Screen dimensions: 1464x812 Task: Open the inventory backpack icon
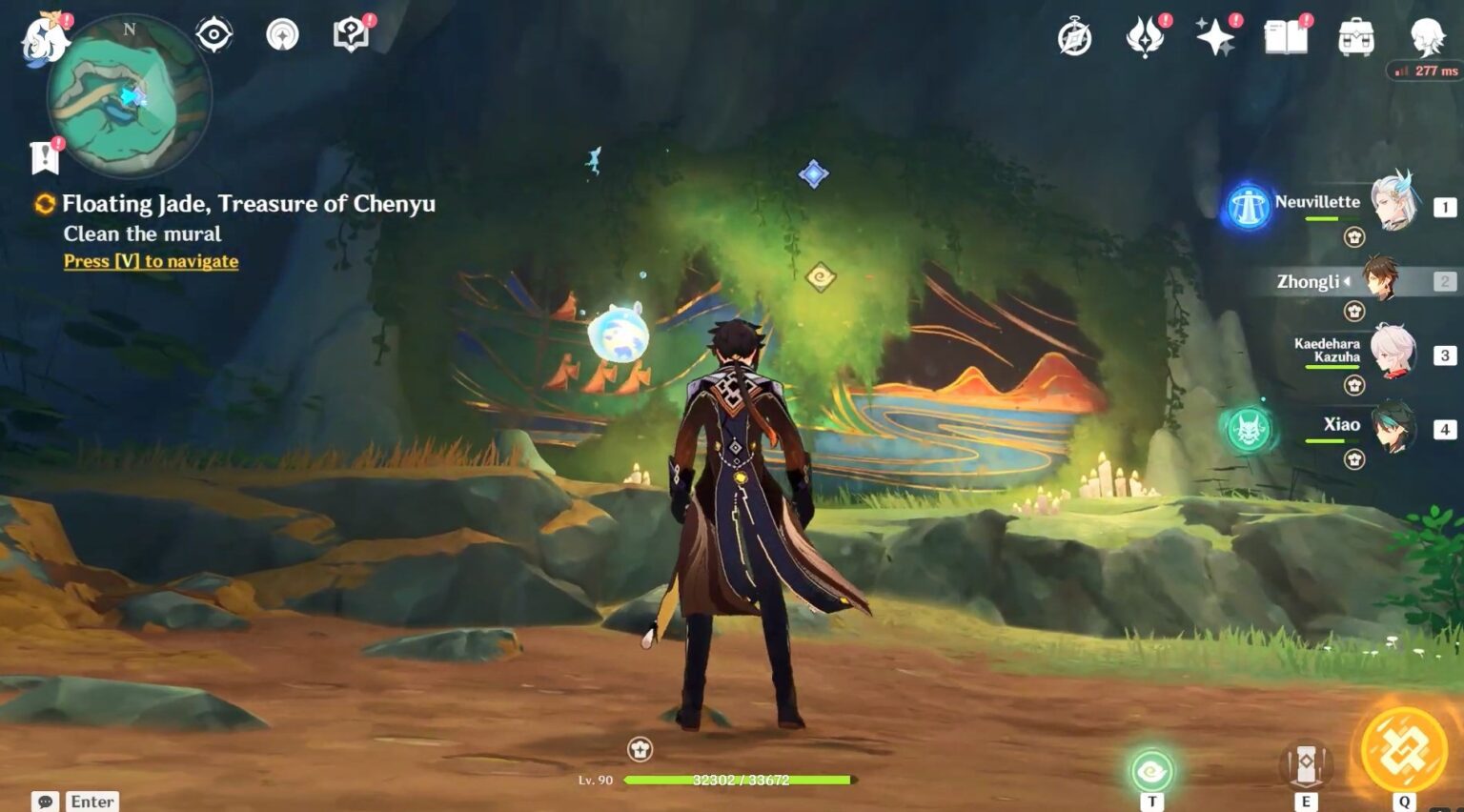1356,36
